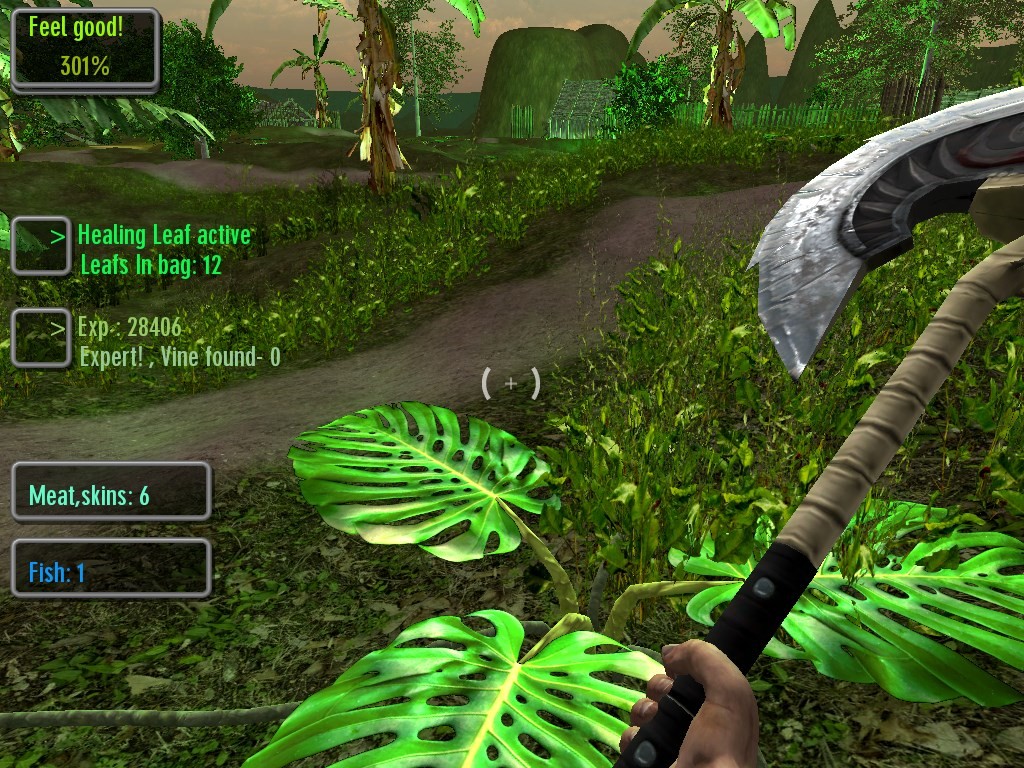Tap the square button beside Exp
This screenshot has height=768, width=1024.
tap(40, 337)
